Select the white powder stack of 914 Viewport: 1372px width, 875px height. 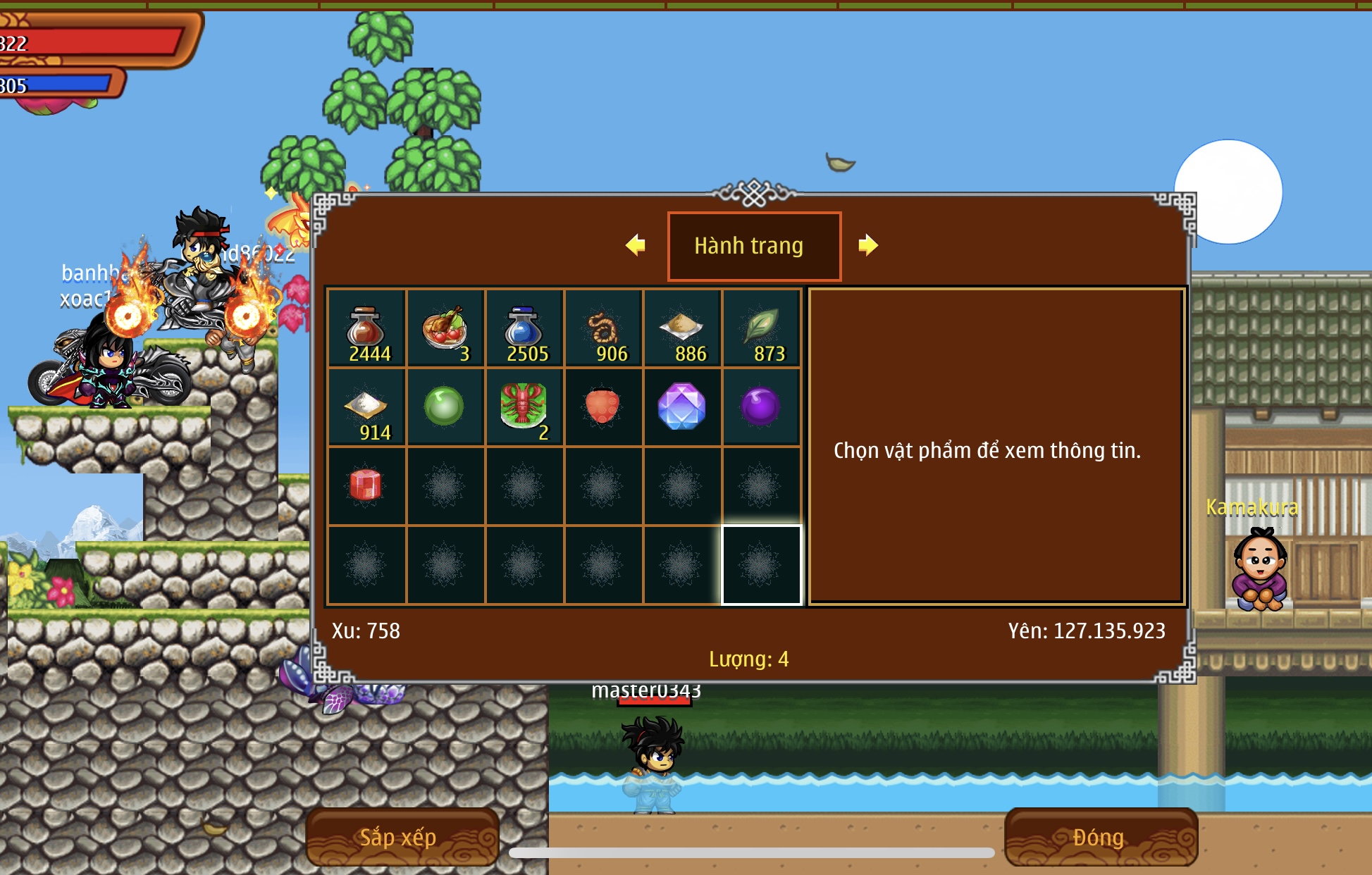click(366, 407)
